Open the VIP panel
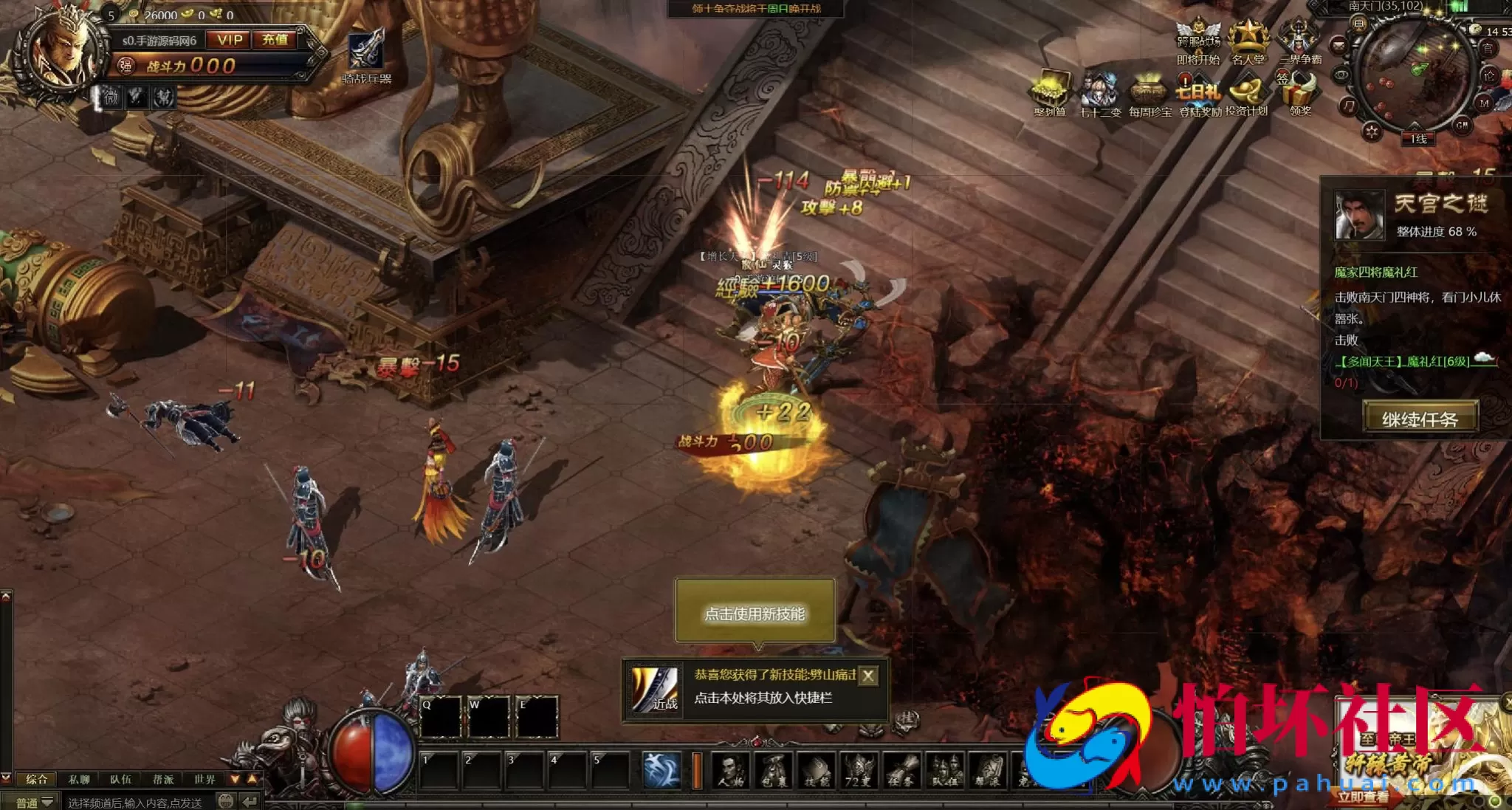Image resolution: width=1512 pixels, height=810 pixels. pos(229,40)
